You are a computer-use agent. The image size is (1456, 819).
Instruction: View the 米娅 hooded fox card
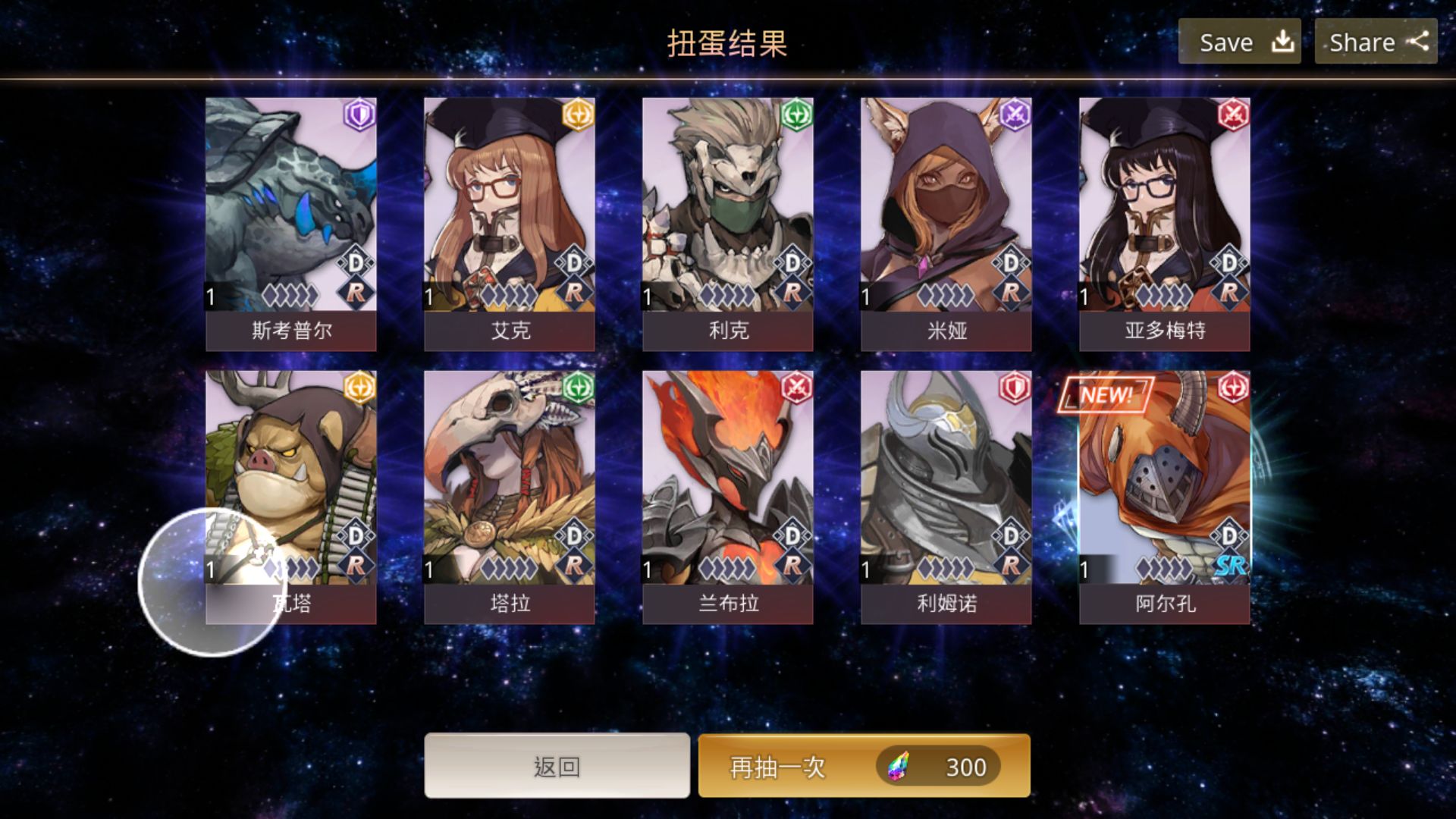(x=946, y=224)
